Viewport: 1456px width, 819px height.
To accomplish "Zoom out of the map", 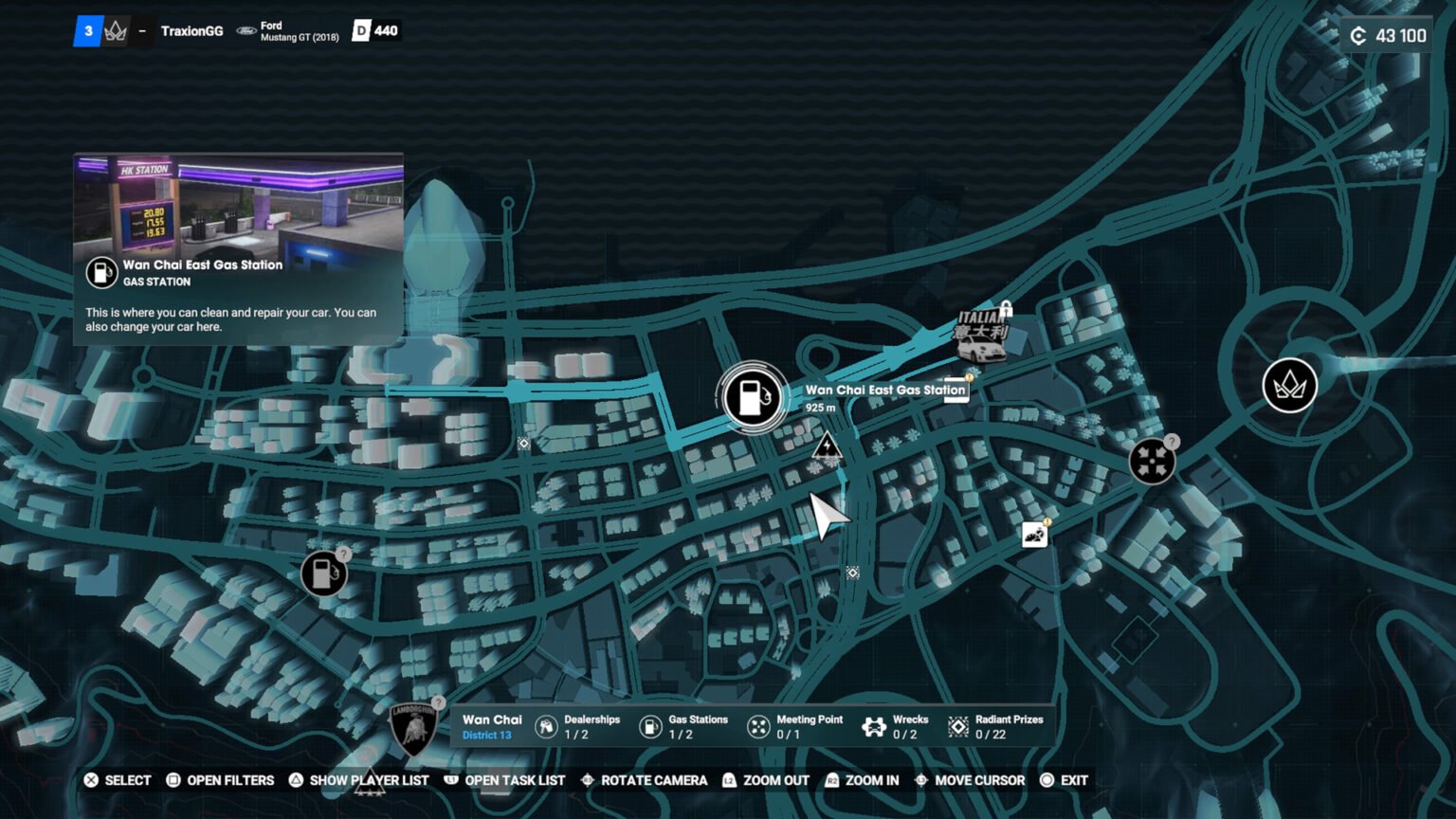I will [765, 780].
